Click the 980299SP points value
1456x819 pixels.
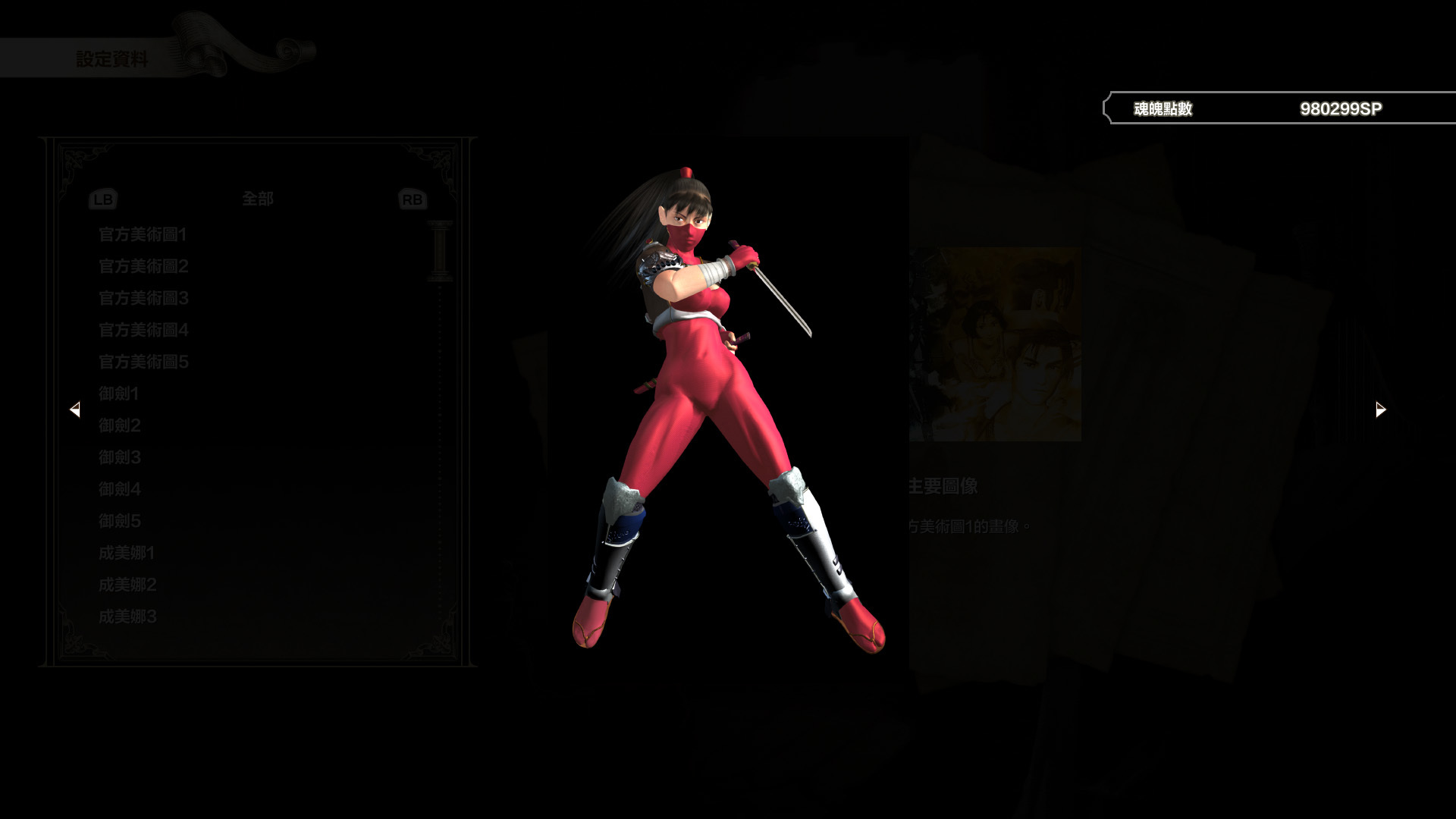click(x=1342, y=108)
